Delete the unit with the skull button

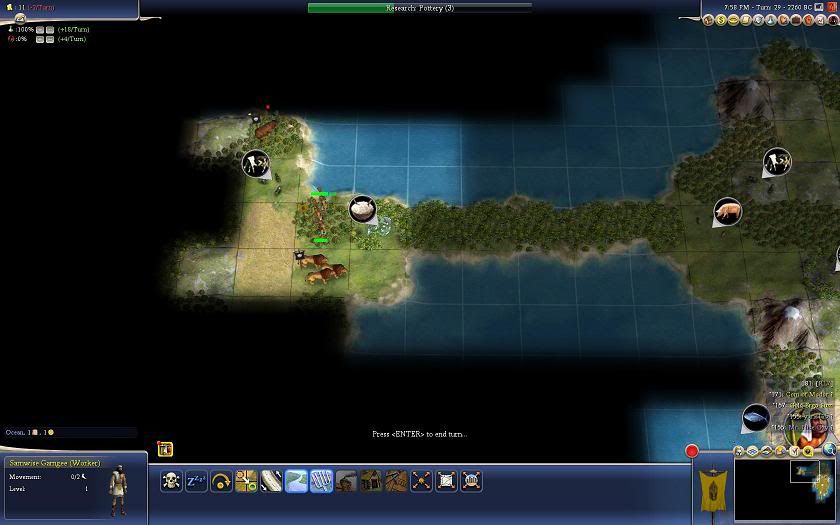coord(172,481)
